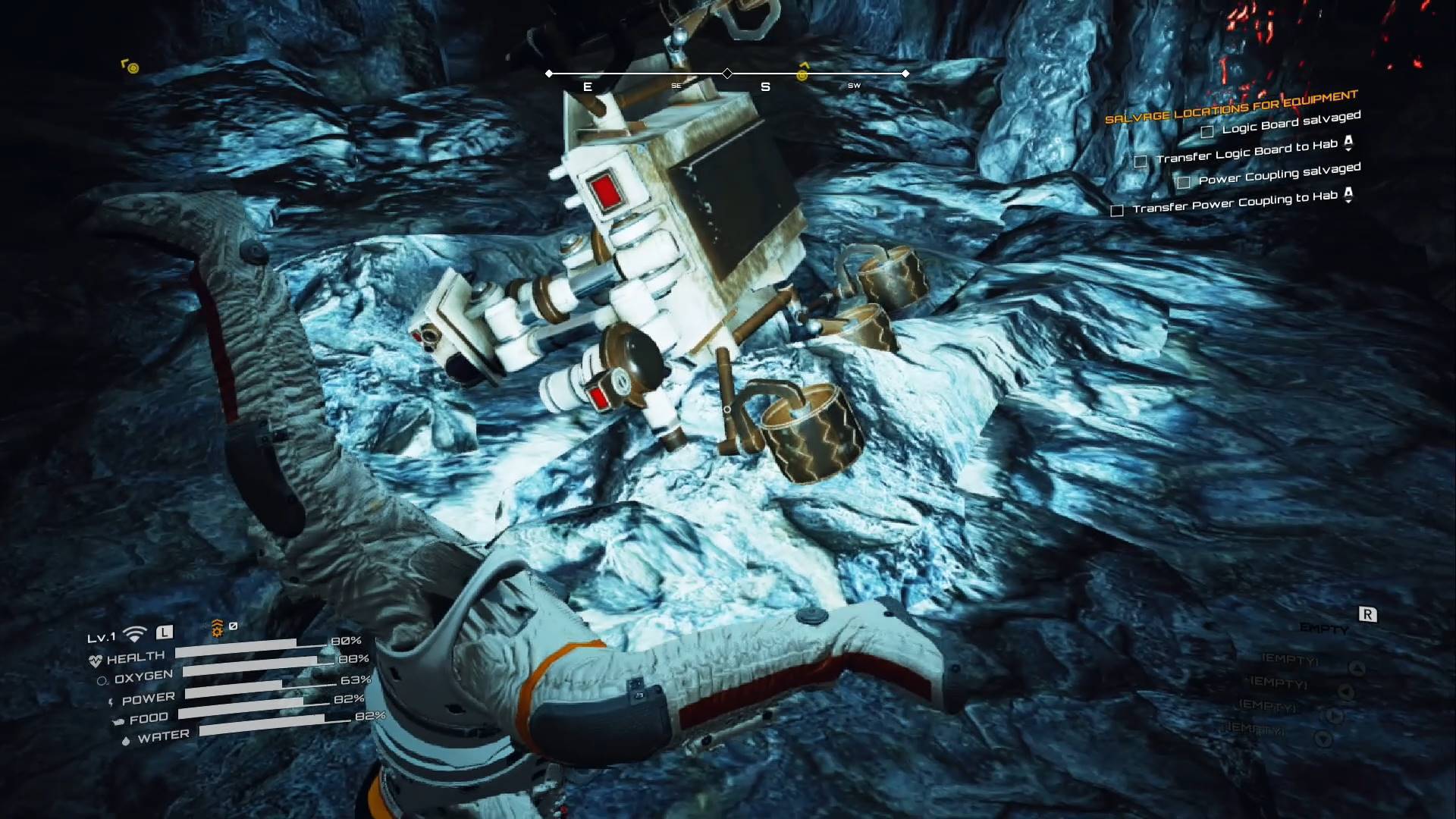The height and width of the screenshot is (819, 1456).
Task: Check the Power Coupling salvaged checkbox
Action: [x=1185, y=182]
